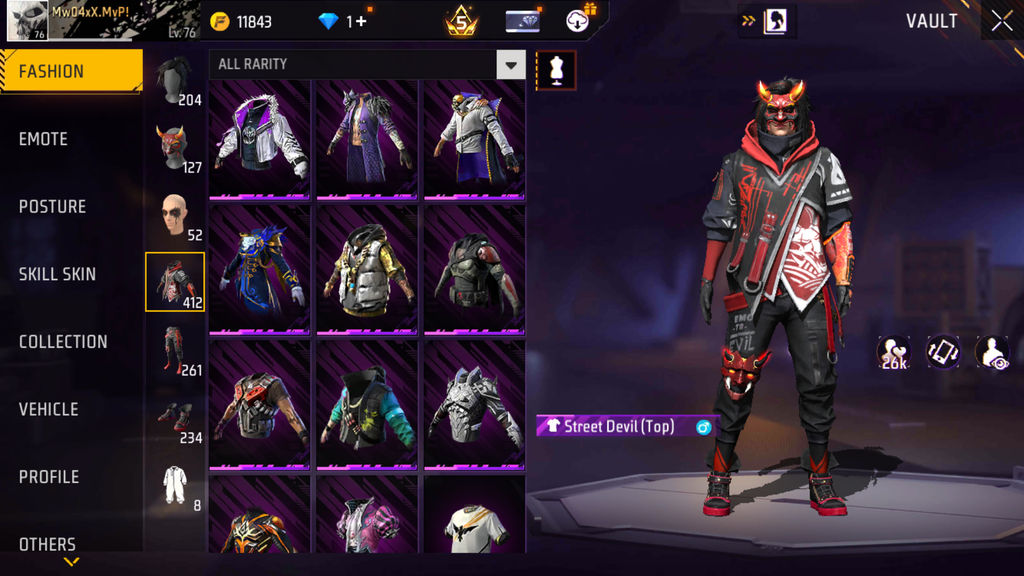Choose the devil mask subcategory icon
This screenshot has width=1024, height=576.
pos(175,148)
